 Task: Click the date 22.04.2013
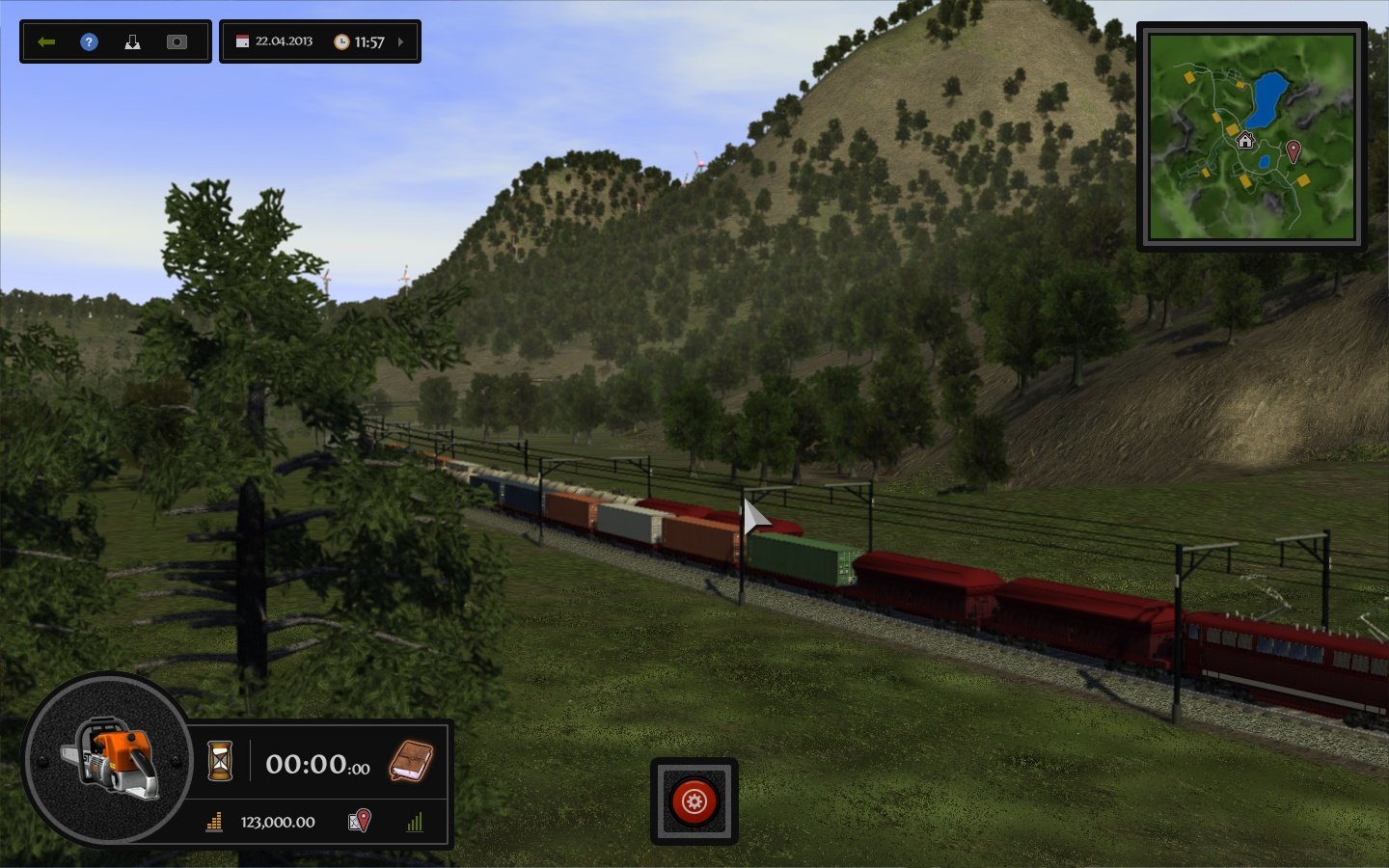click(285, 41)
